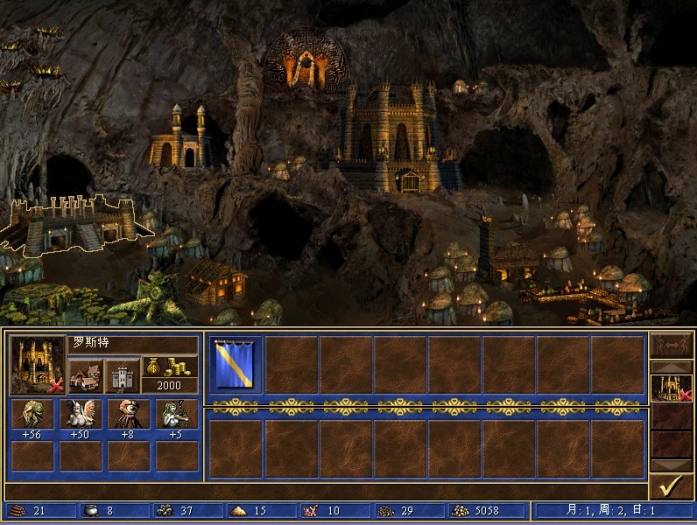Click the hero exchange arrows button
Screen dimensions: 697x525
pos(671,345)
